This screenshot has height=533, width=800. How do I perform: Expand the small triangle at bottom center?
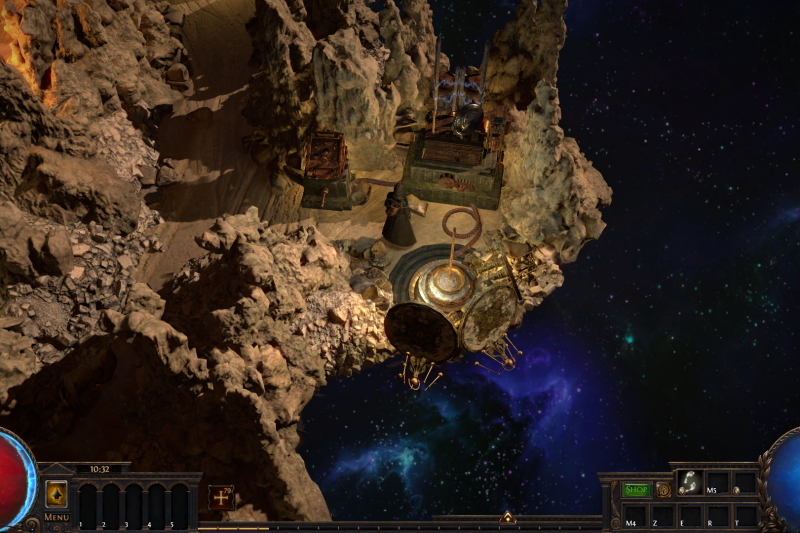point(507,518)
